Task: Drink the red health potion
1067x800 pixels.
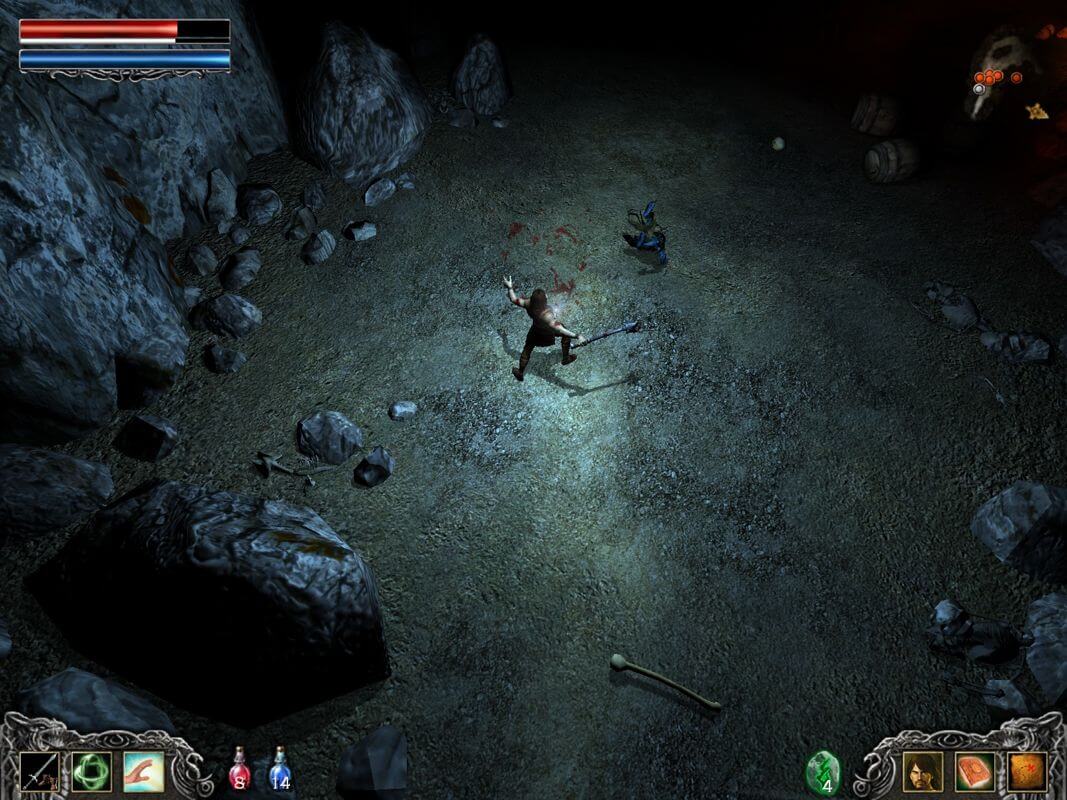Action: coord(239,771)
